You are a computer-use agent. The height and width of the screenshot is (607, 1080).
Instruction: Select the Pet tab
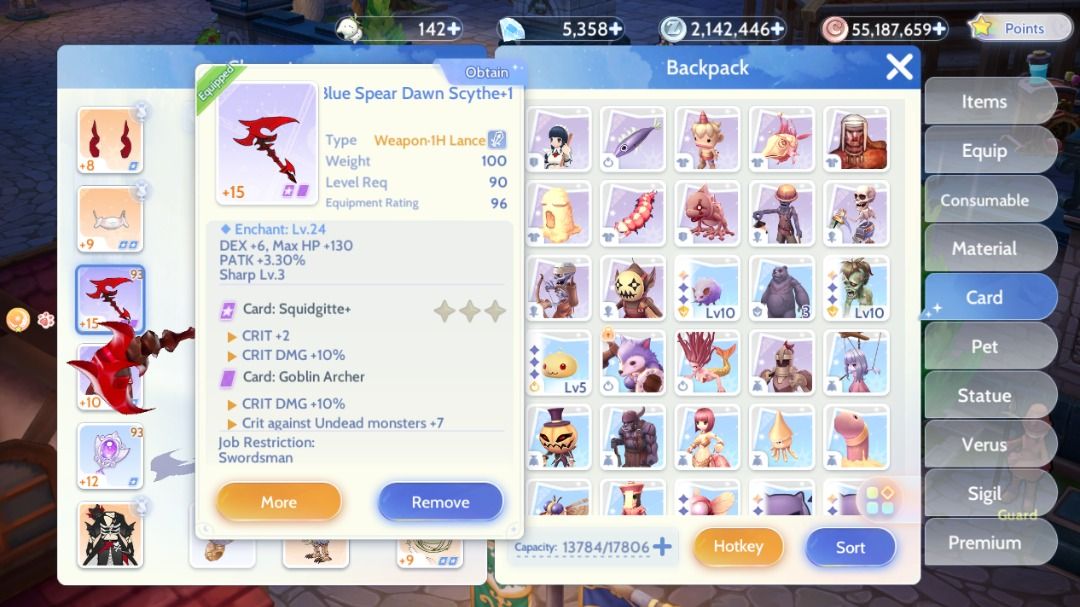984,346
